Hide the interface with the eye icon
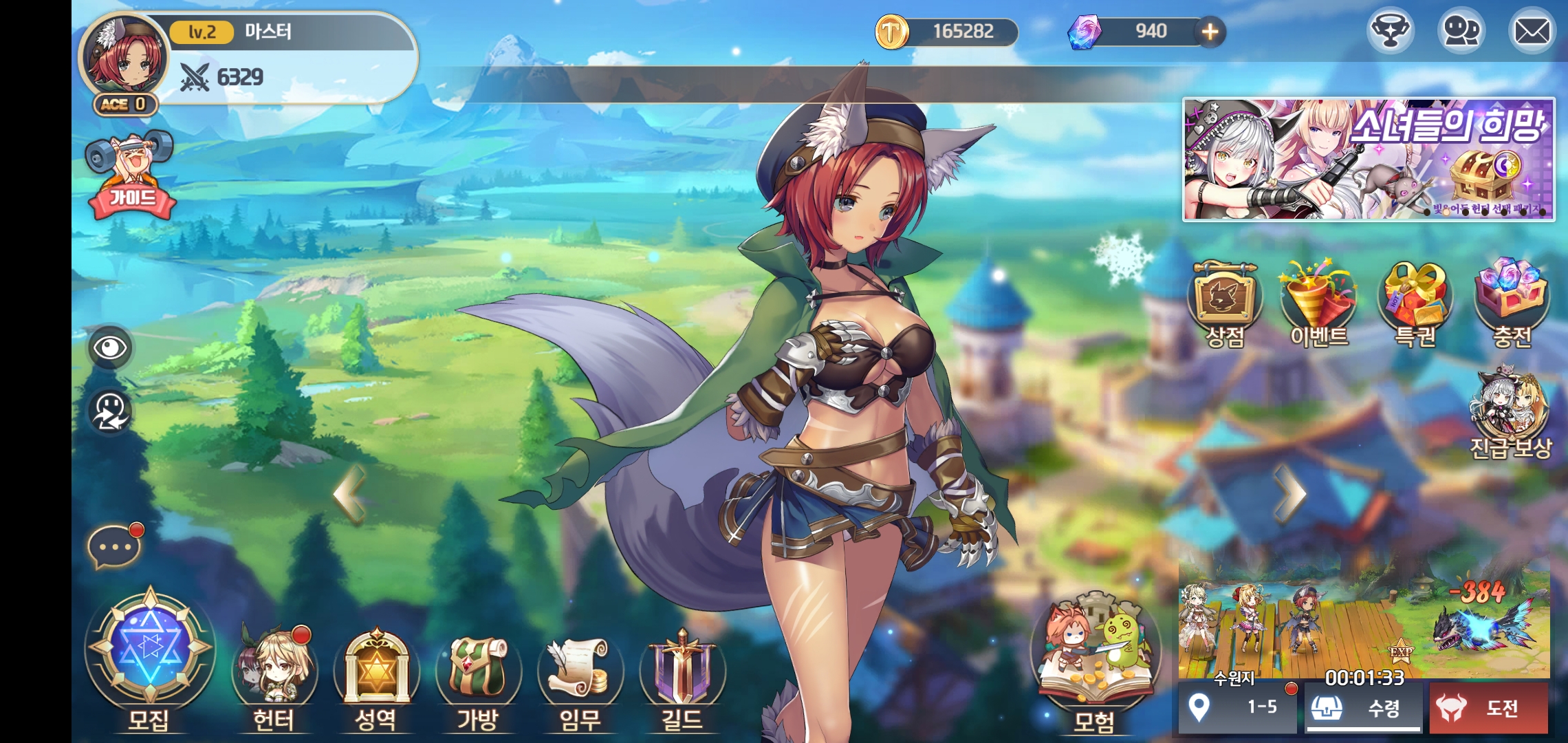Screen dimensions: 1568x743 click(110, 347)
